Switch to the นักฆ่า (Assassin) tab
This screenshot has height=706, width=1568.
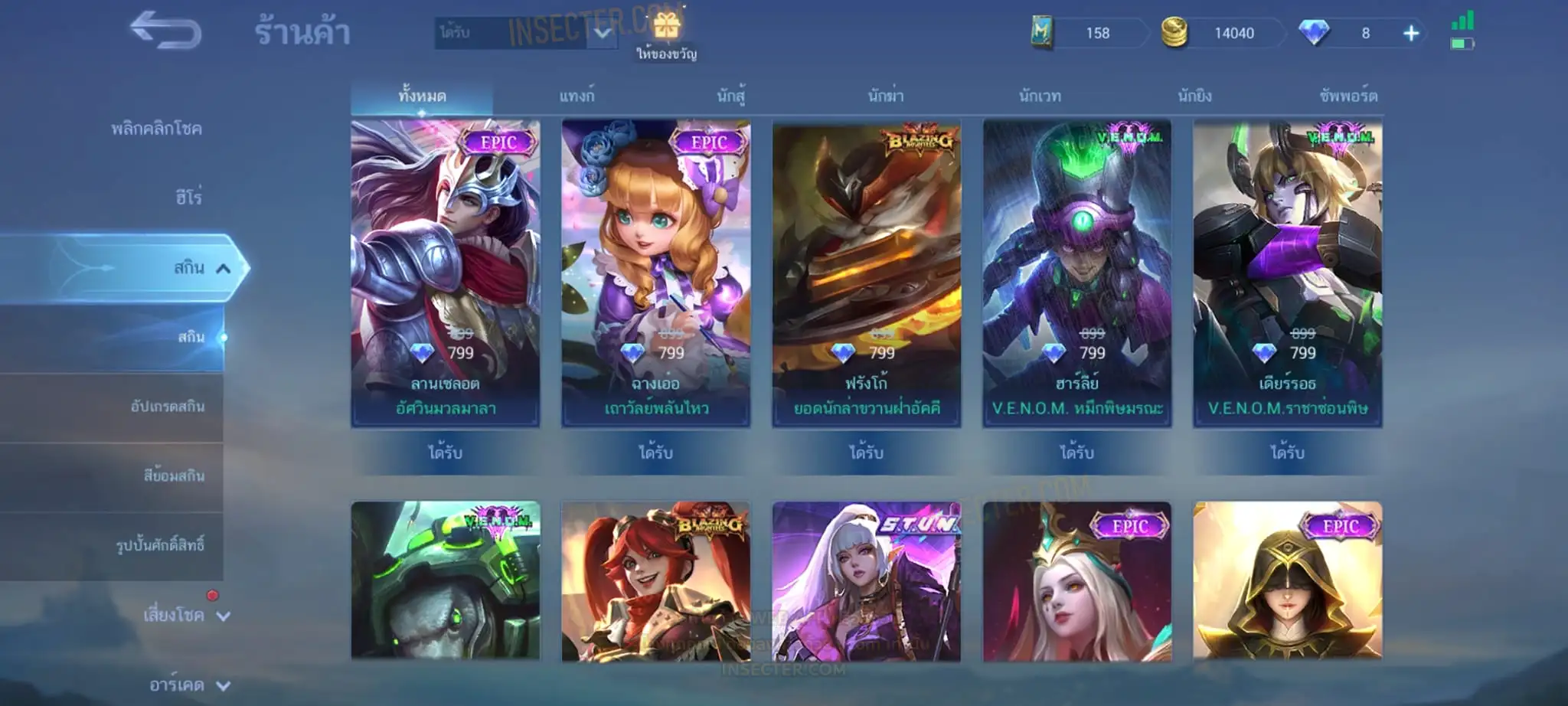(885, 96)
